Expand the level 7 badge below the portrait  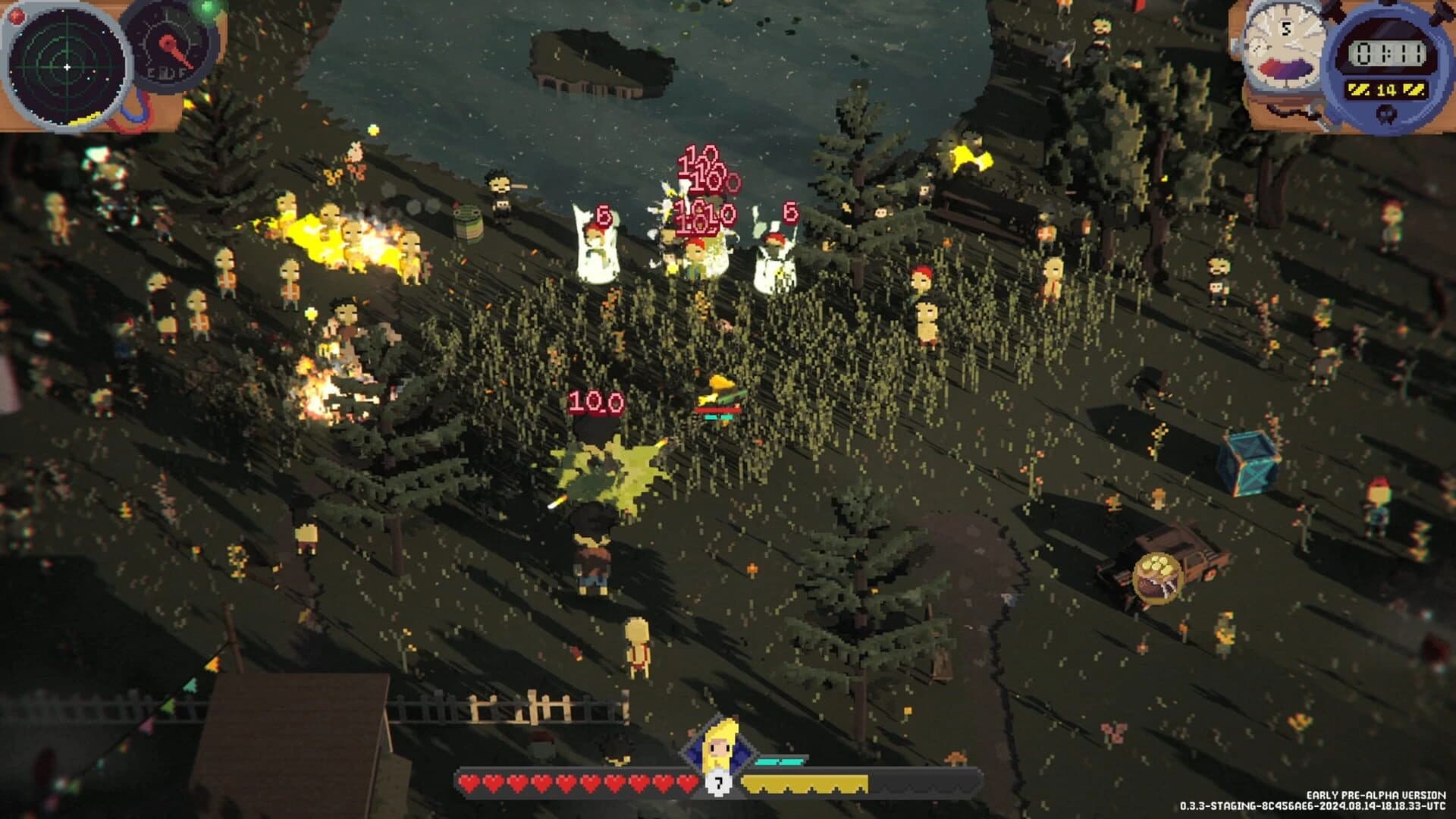point(719,783)
